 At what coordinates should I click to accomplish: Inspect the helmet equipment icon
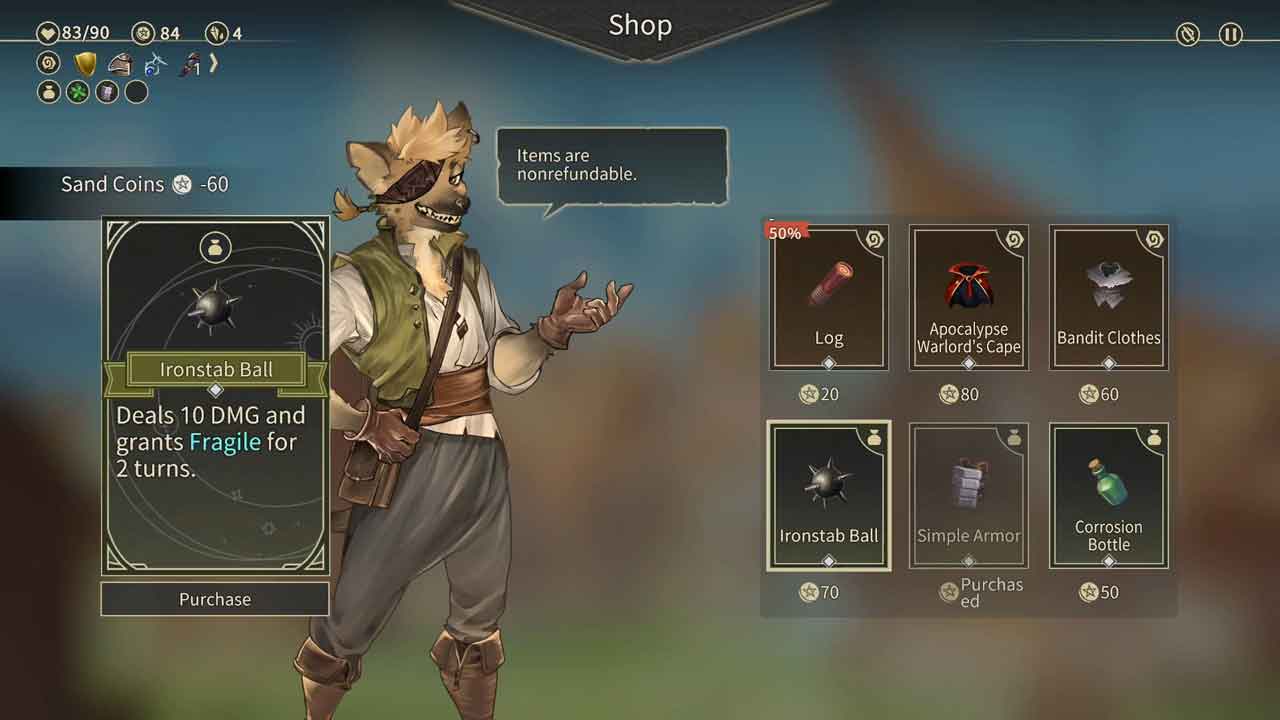[120, 65]
